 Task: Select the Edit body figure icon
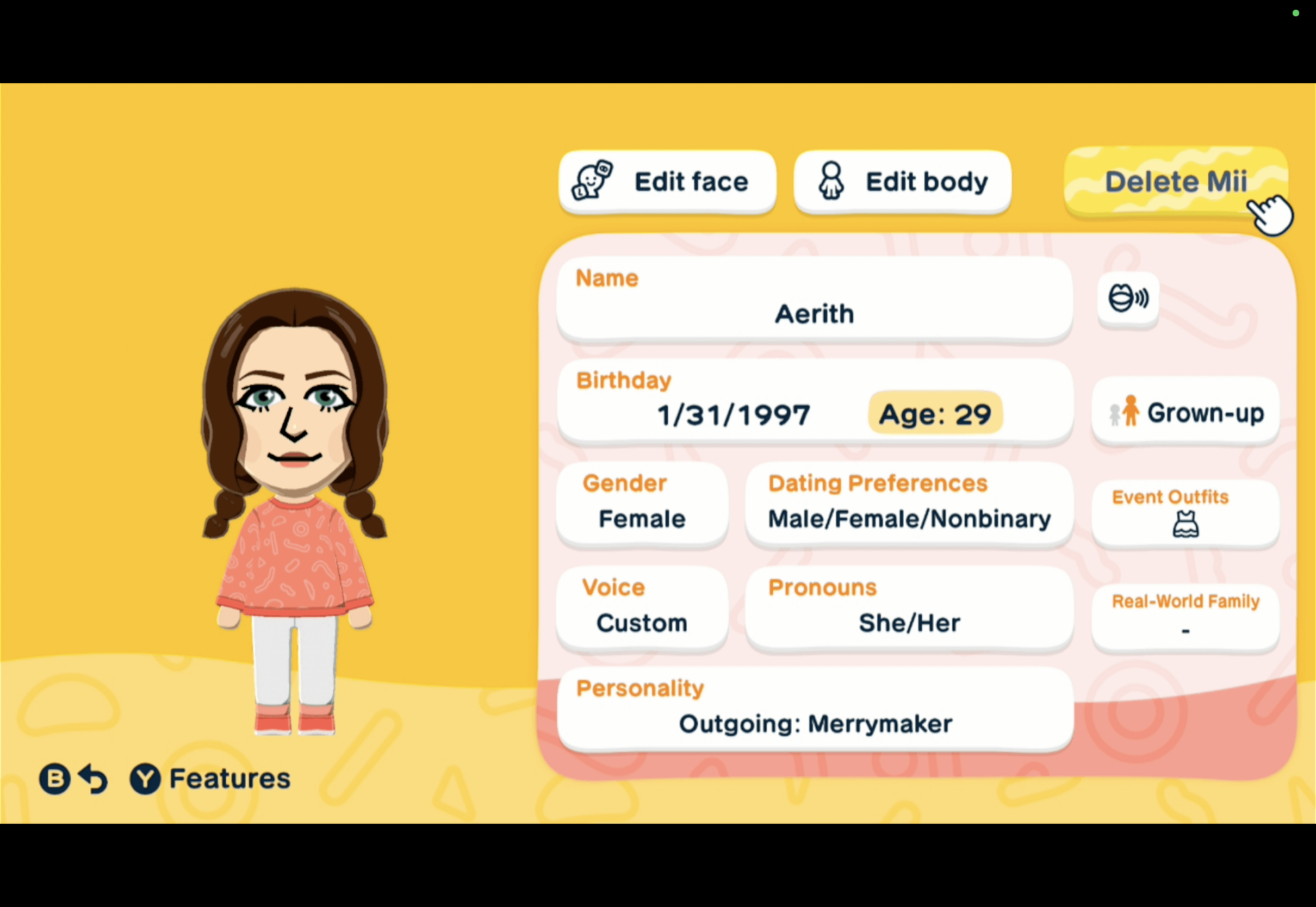pyautogui.click(x=831, y=181)
